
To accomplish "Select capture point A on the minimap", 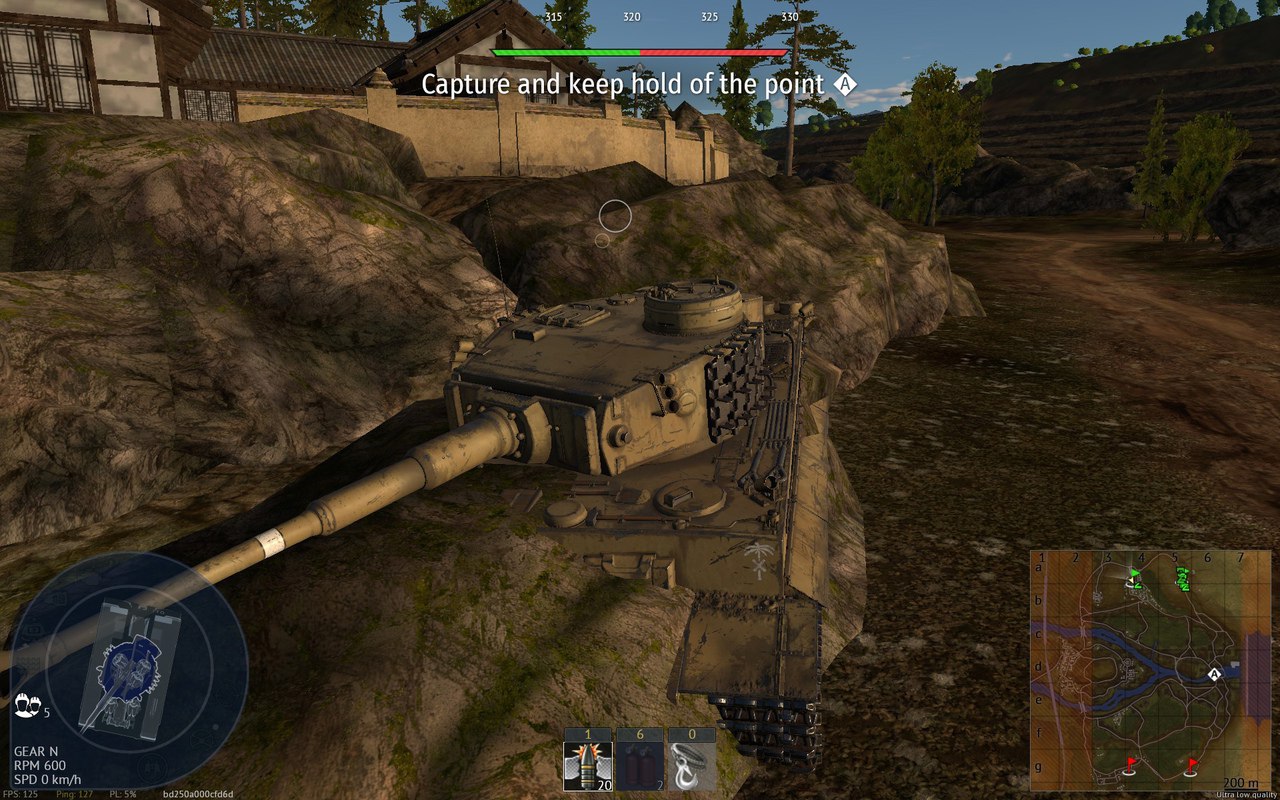I will 1215,675.
